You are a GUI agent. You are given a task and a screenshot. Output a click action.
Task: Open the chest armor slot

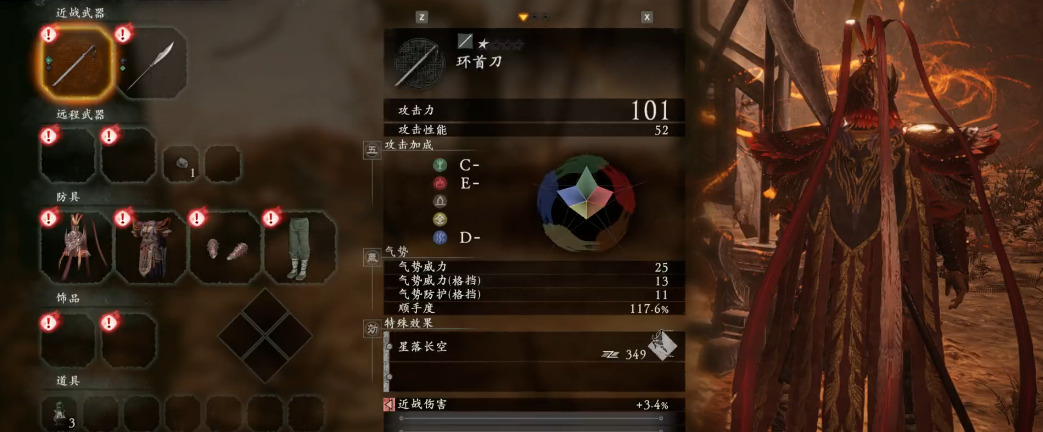(x=151, y=246)
